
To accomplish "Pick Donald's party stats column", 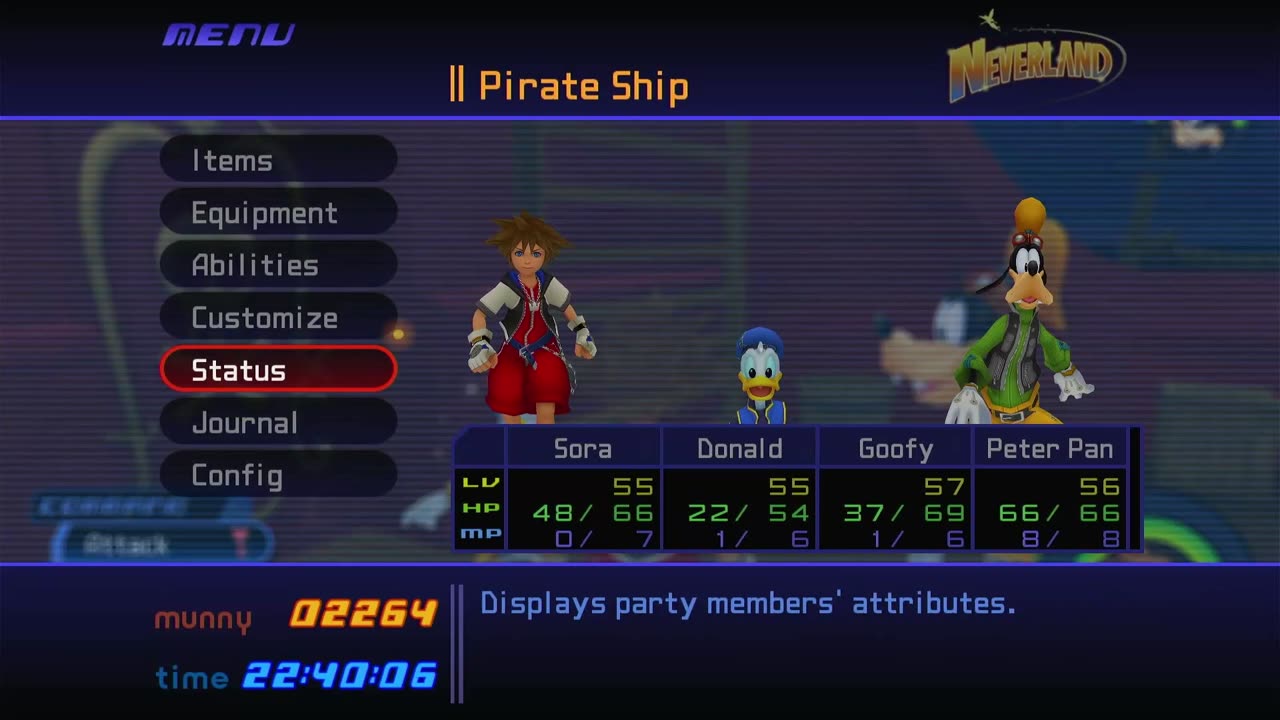I will pos(739,490).
